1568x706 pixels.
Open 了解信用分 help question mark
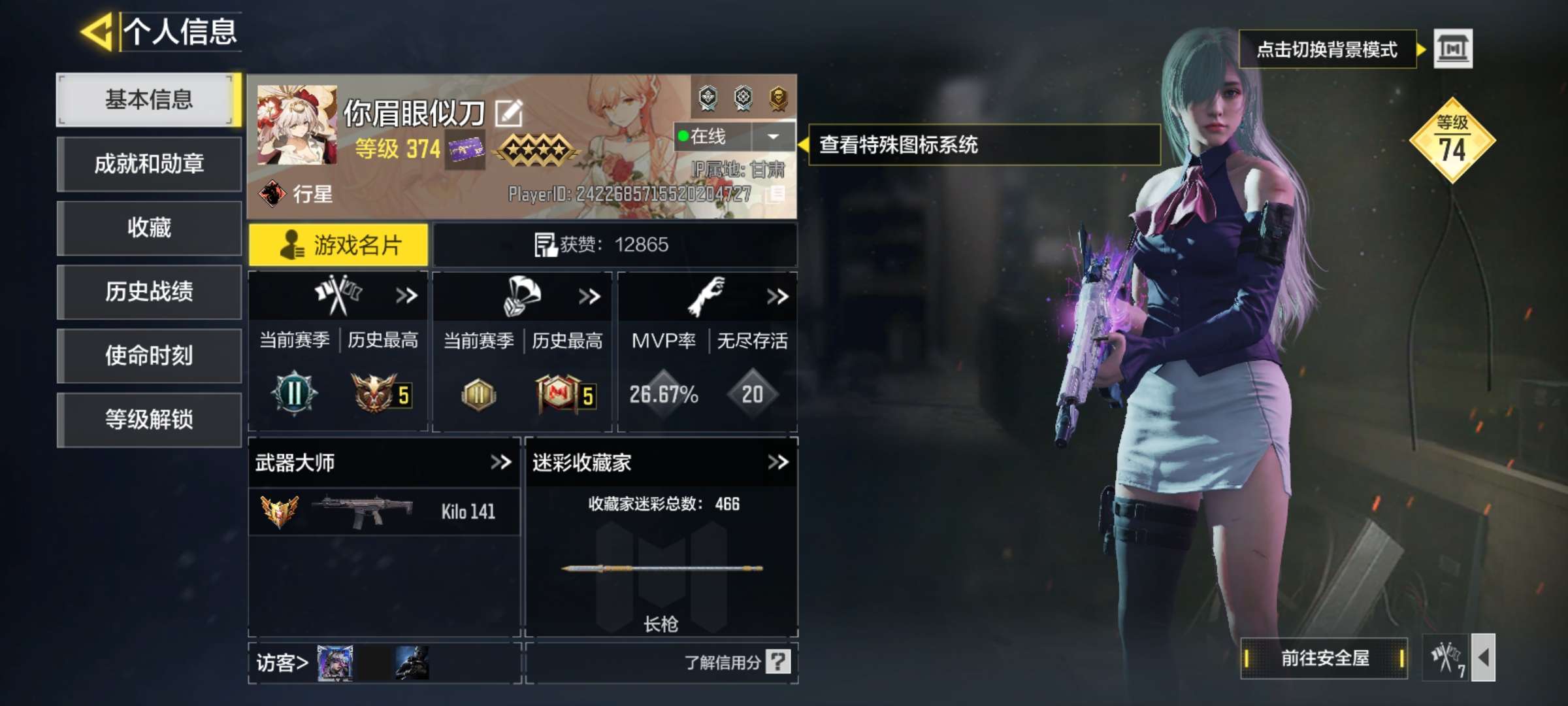(778, 662)
